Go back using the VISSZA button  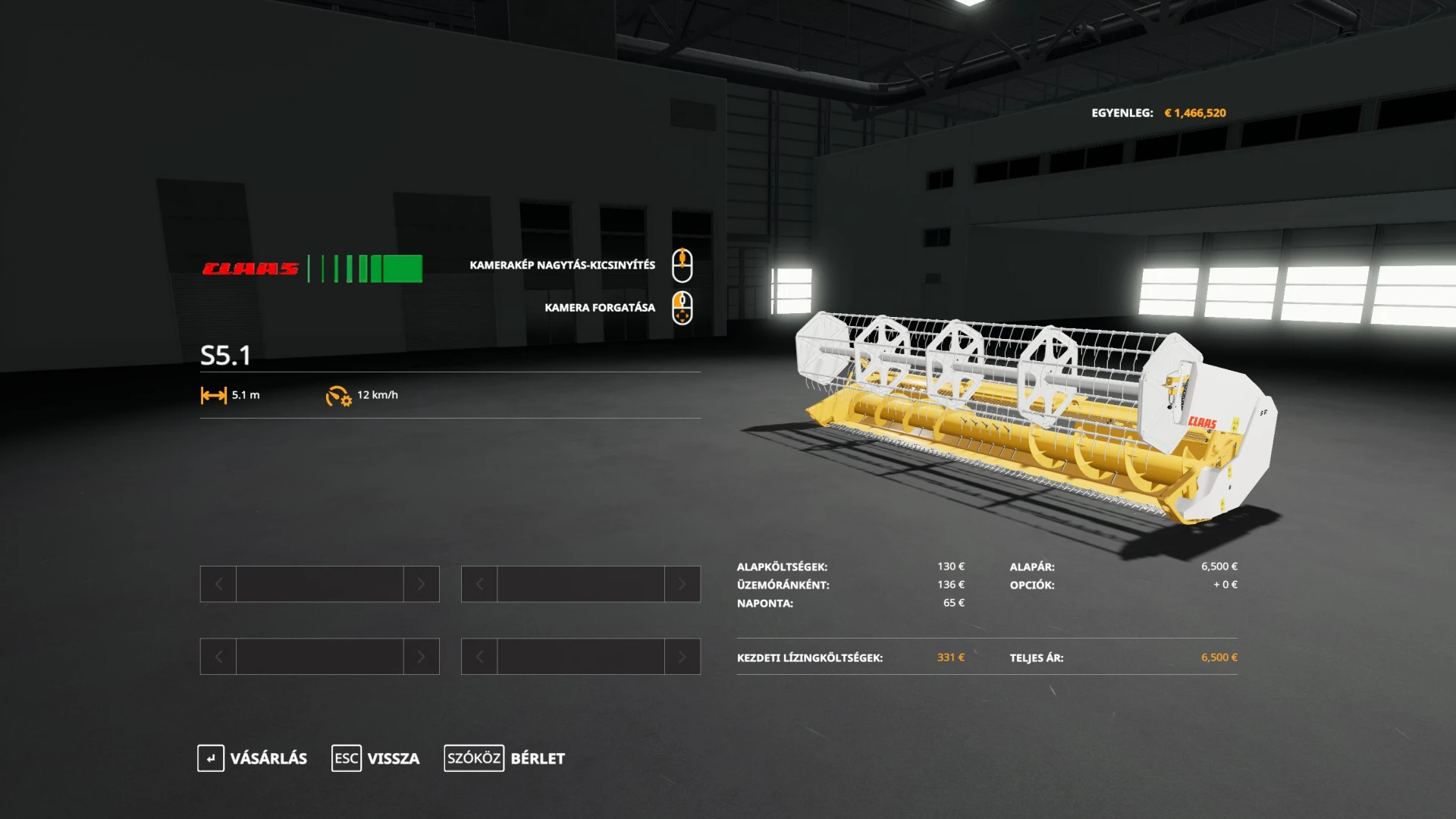click(376, 758)
